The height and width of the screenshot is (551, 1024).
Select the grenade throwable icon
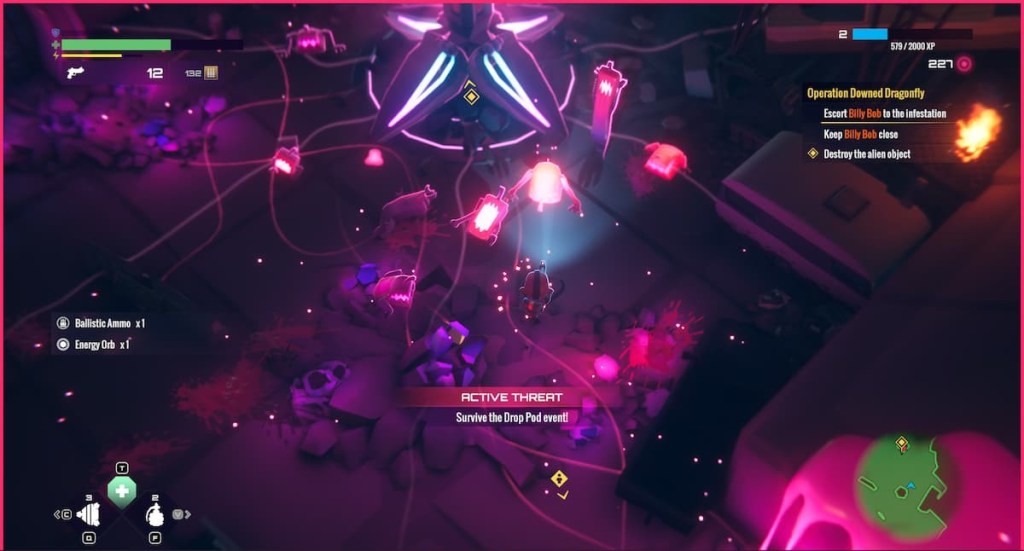[155, 515]
